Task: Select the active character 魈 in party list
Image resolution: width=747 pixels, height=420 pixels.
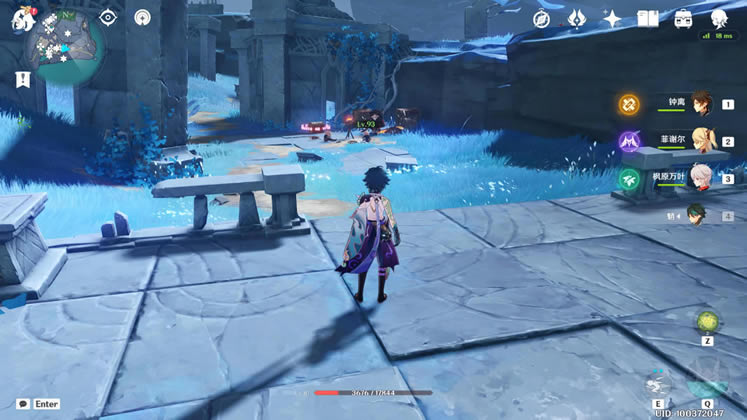Action: coord(700,215)
